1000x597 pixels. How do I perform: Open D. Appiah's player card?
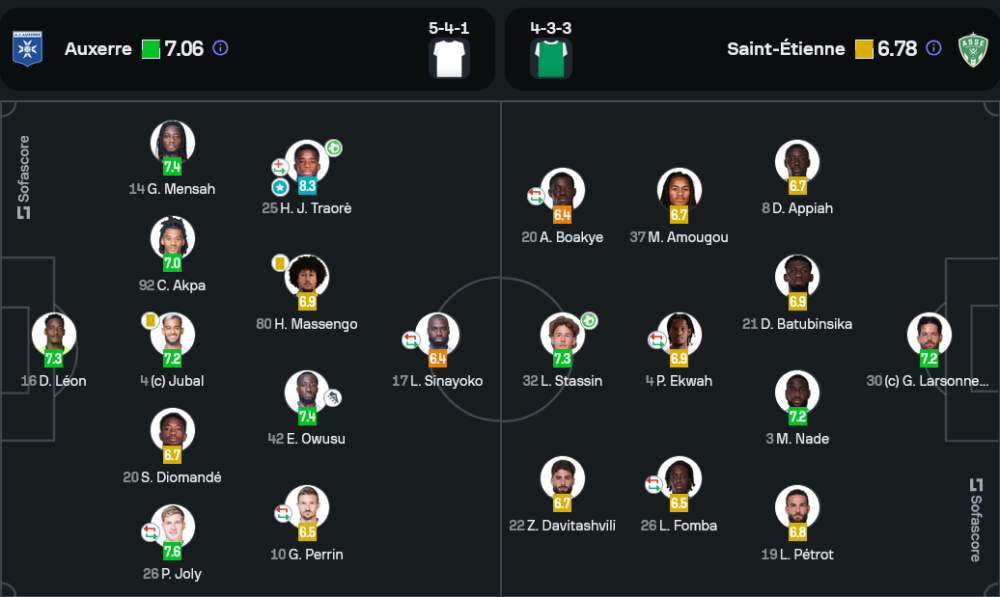pos(797,163)
